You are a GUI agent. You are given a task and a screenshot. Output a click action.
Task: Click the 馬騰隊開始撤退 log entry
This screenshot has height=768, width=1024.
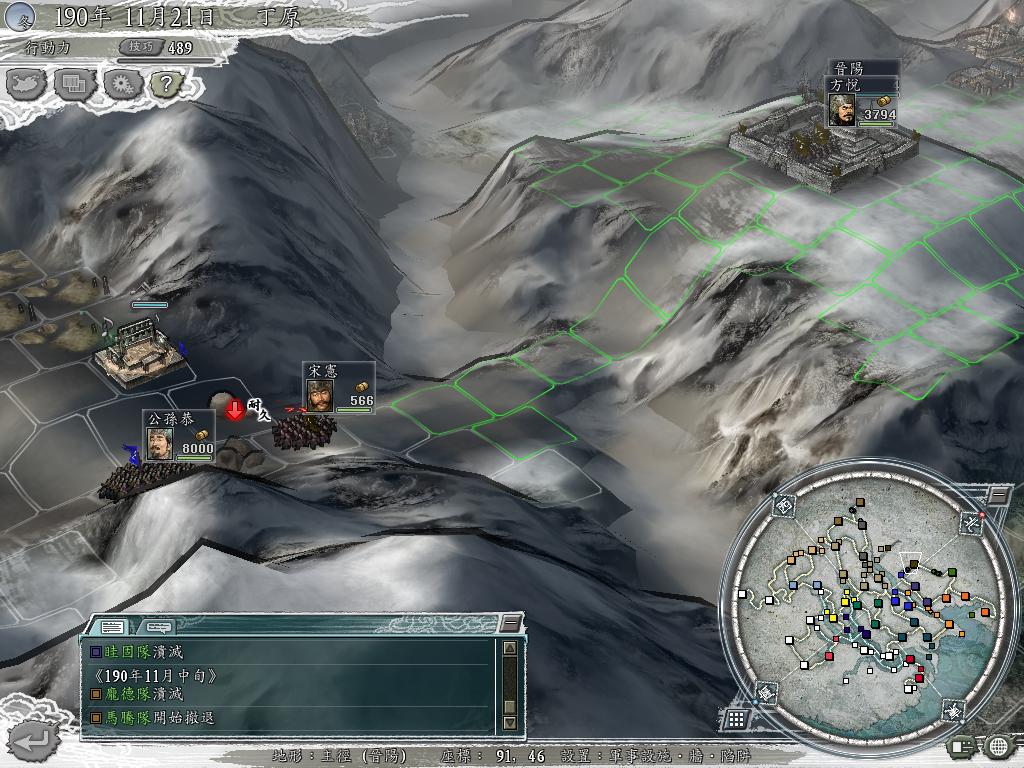[x=158, y=717]
